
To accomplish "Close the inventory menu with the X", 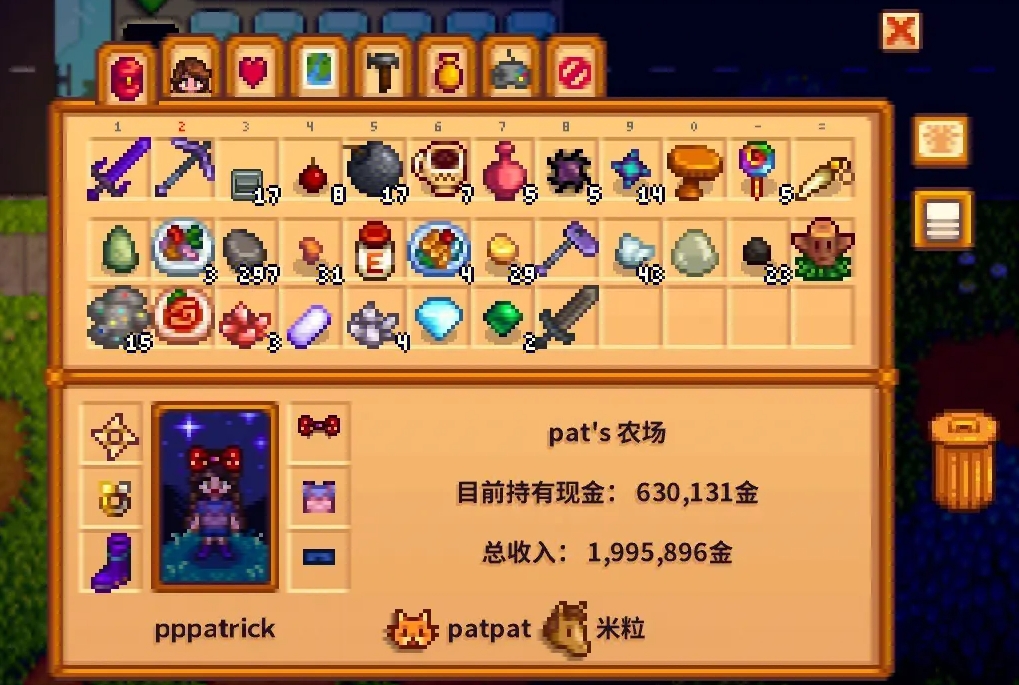I will click(900, 31).
